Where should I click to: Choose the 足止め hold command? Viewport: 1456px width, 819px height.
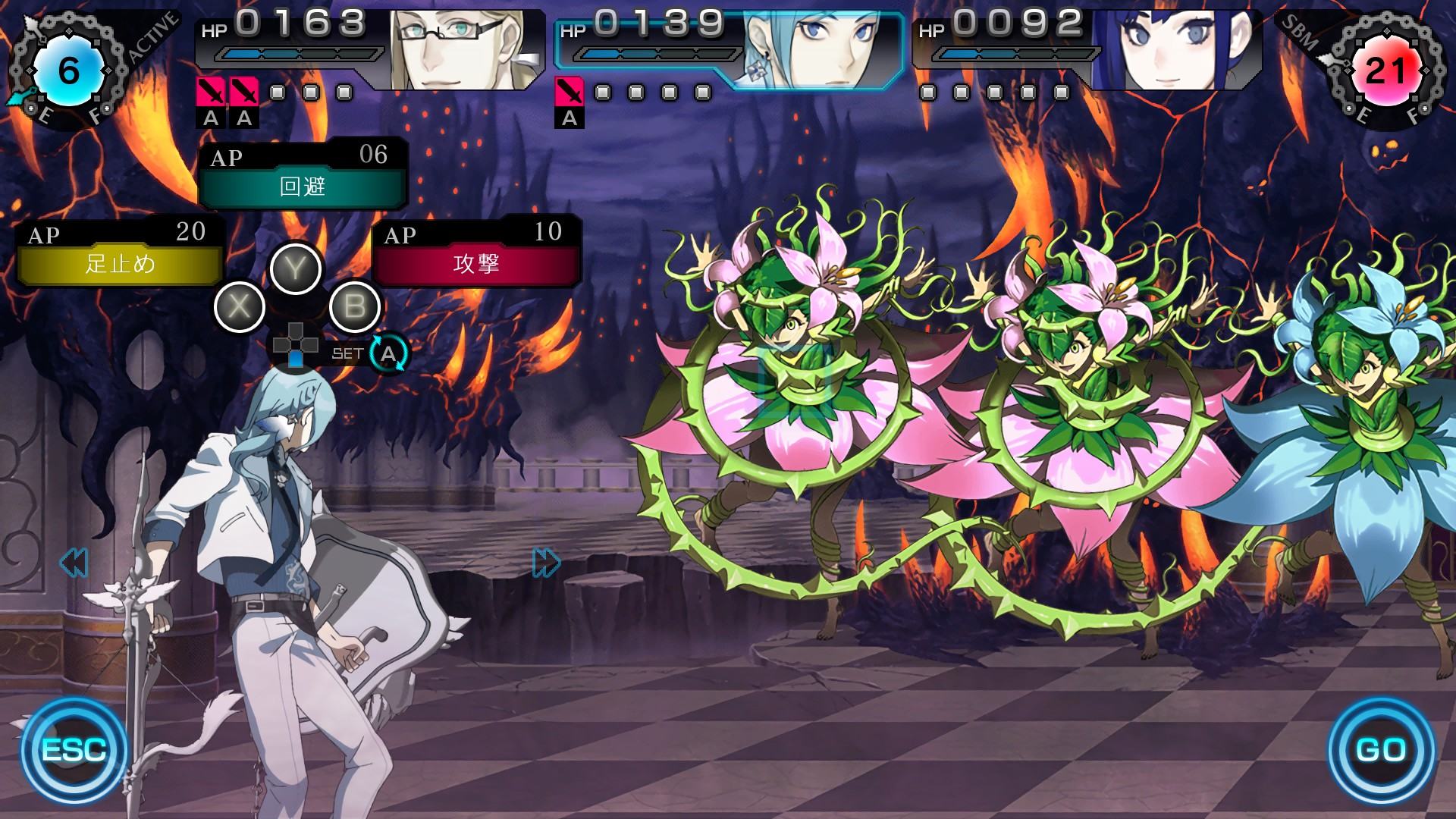(x=120, y=263)
